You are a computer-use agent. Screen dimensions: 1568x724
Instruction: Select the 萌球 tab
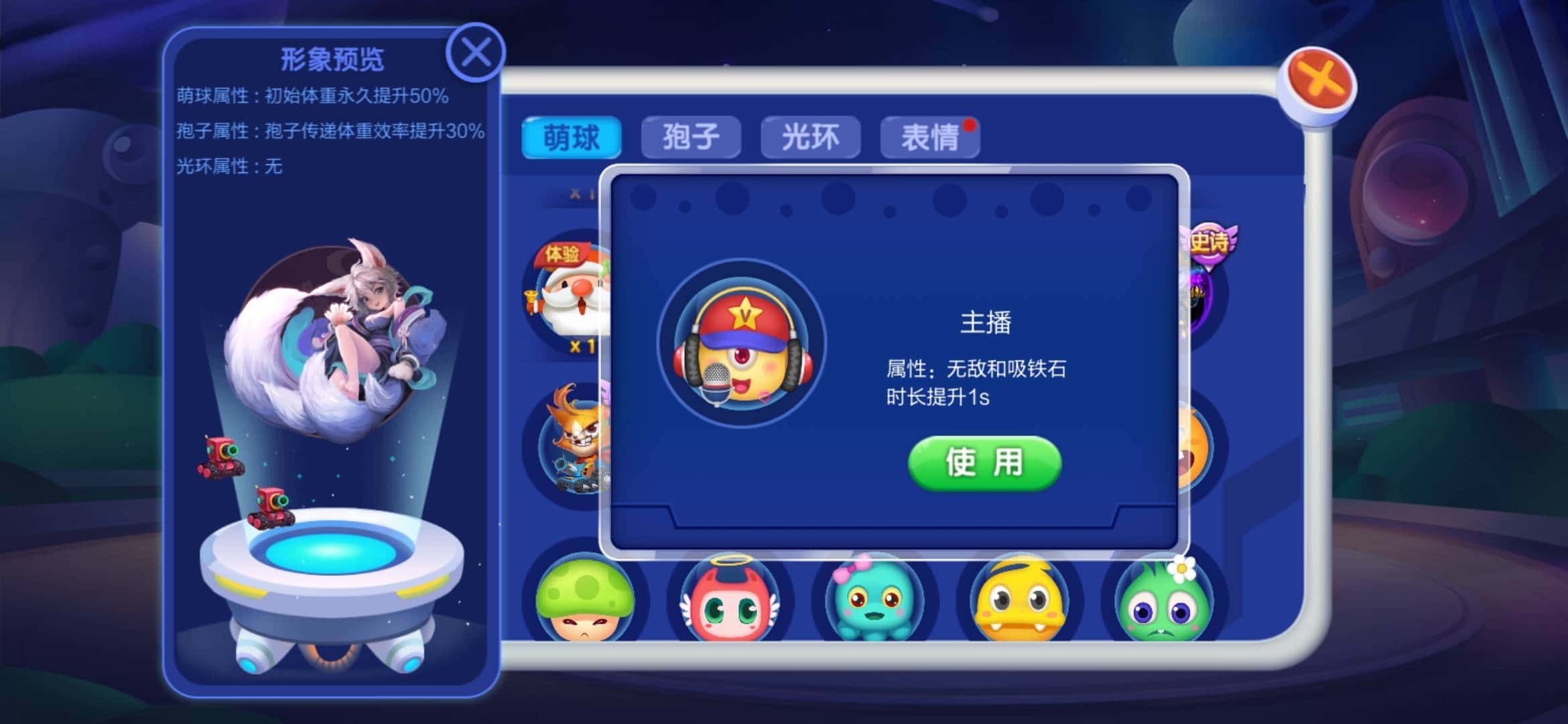pyautogui.click(x=573, y=136)
